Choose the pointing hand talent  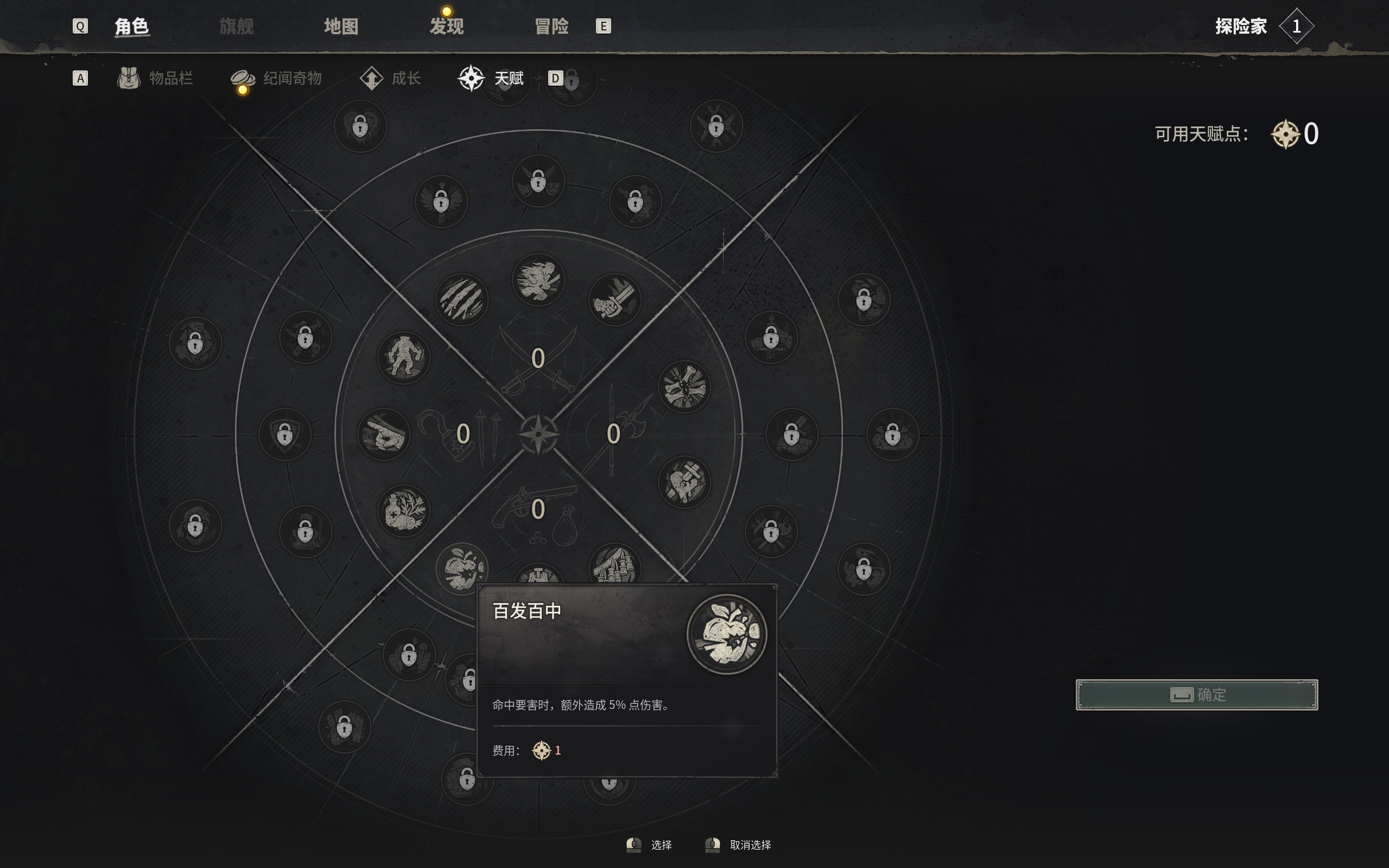383,434
